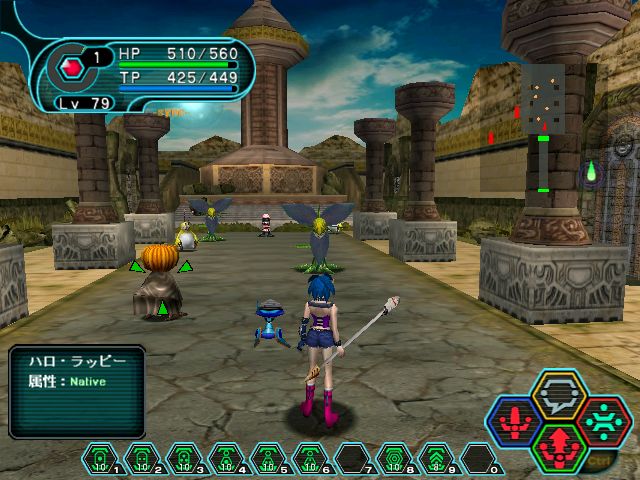Choose hotbar slot number 6

tap(311, 459)
